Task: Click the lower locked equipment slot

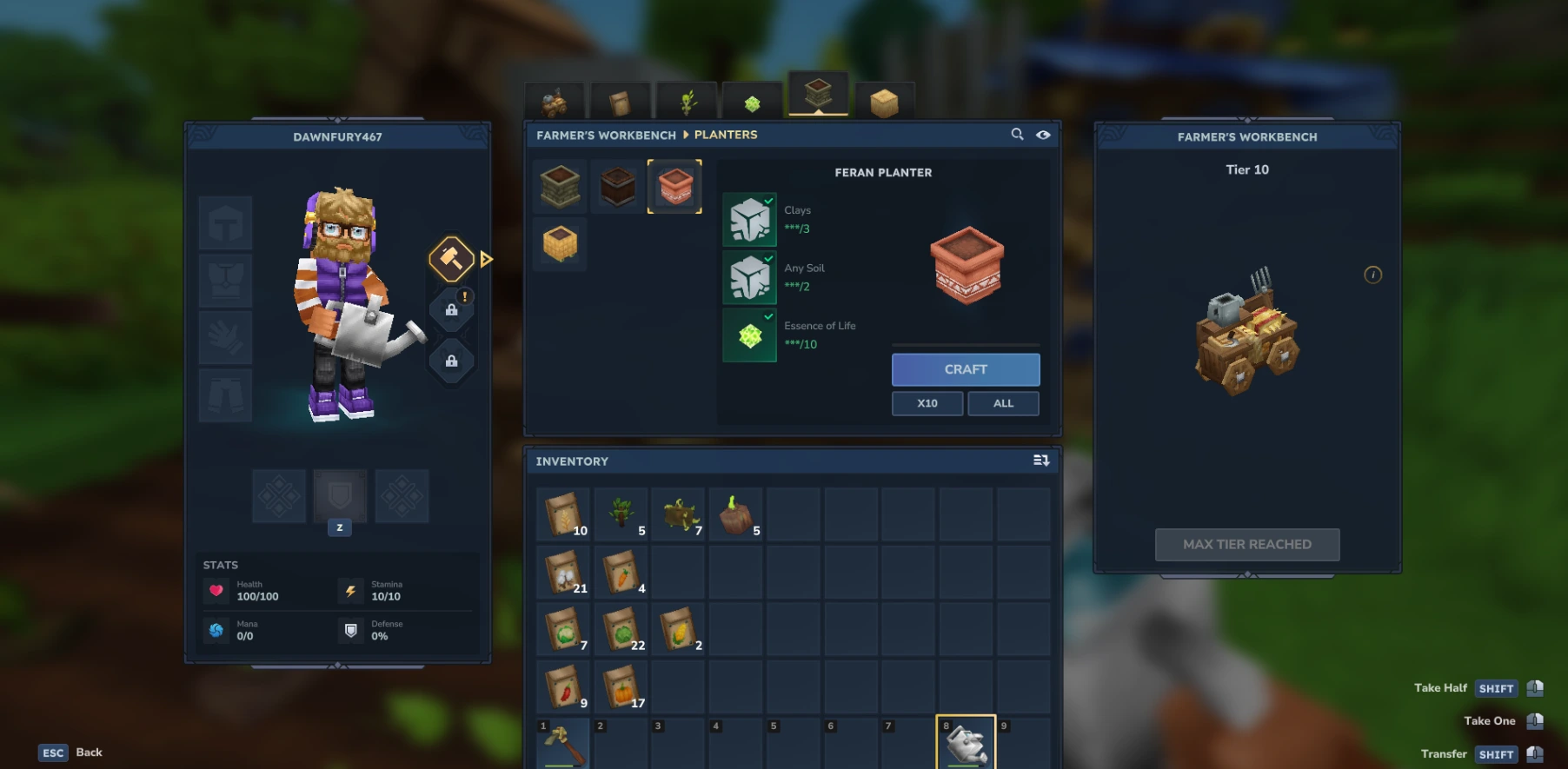Action: pyautogui.click(x=451, y=361)
